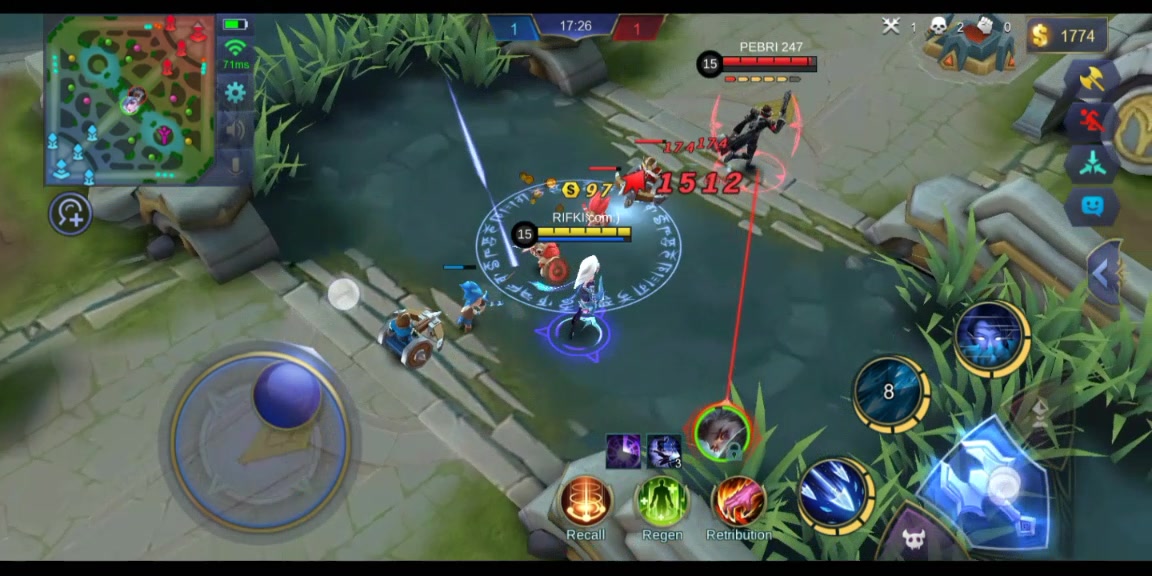Use the Retribution battle spell
The image size is (1152, 576).
pyautogui.click(x=738, y=502)
